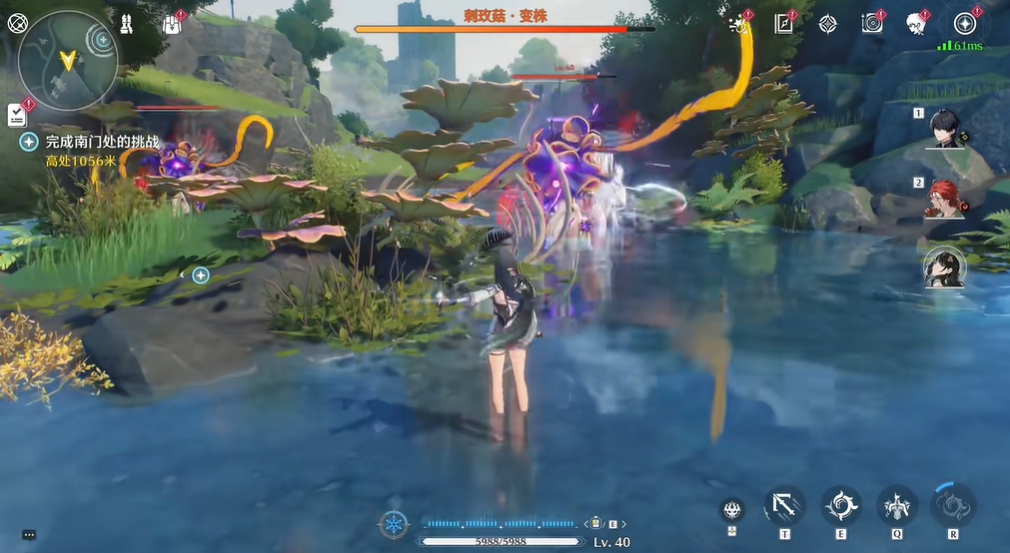
Task: Switch to the black-haired party member
Action: click(944, 129)
